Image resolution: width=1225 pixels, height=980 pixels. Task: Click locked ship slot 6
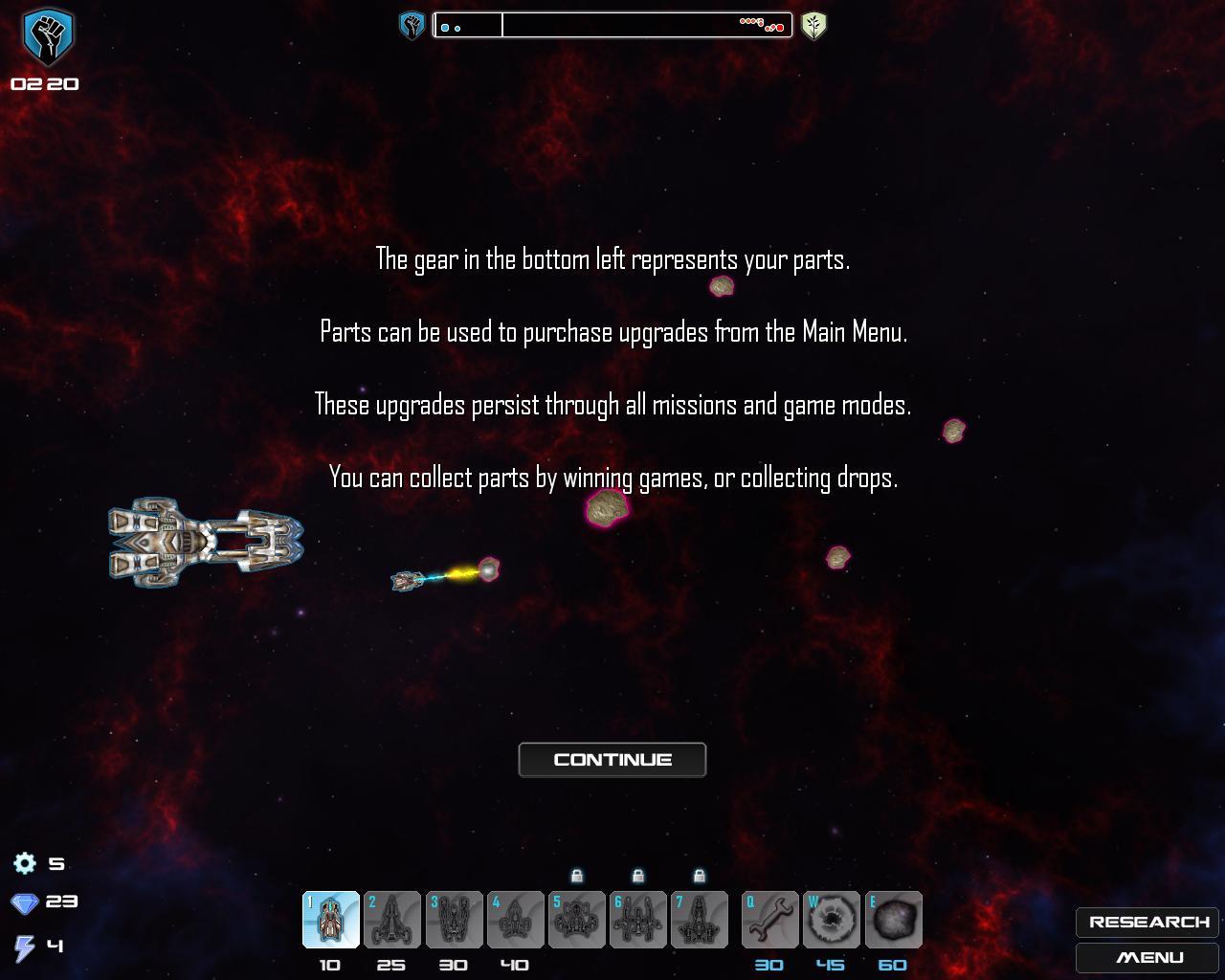[x=637, y=920]
